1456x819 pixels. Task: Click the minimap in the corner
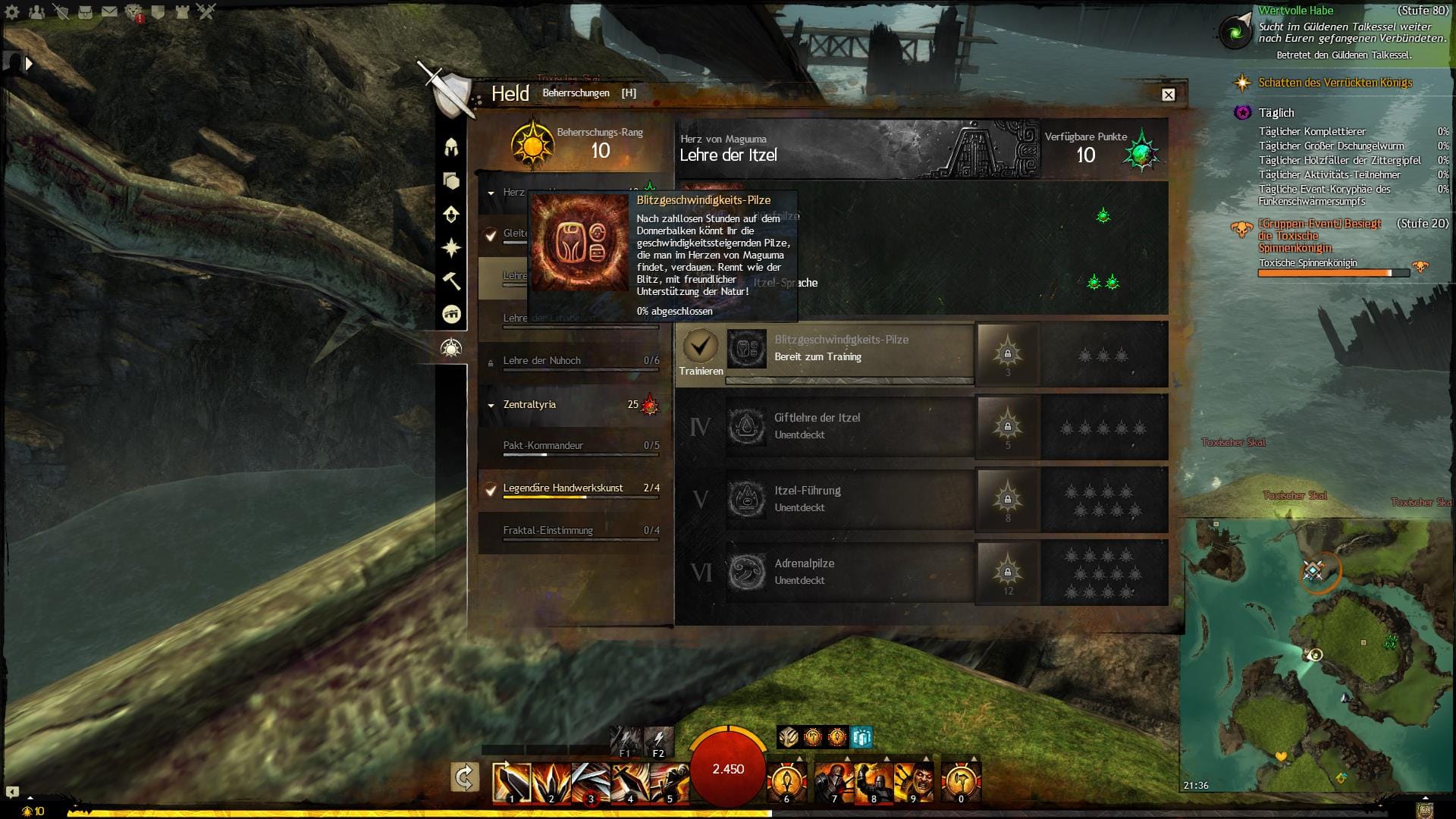click(1316, 654)
